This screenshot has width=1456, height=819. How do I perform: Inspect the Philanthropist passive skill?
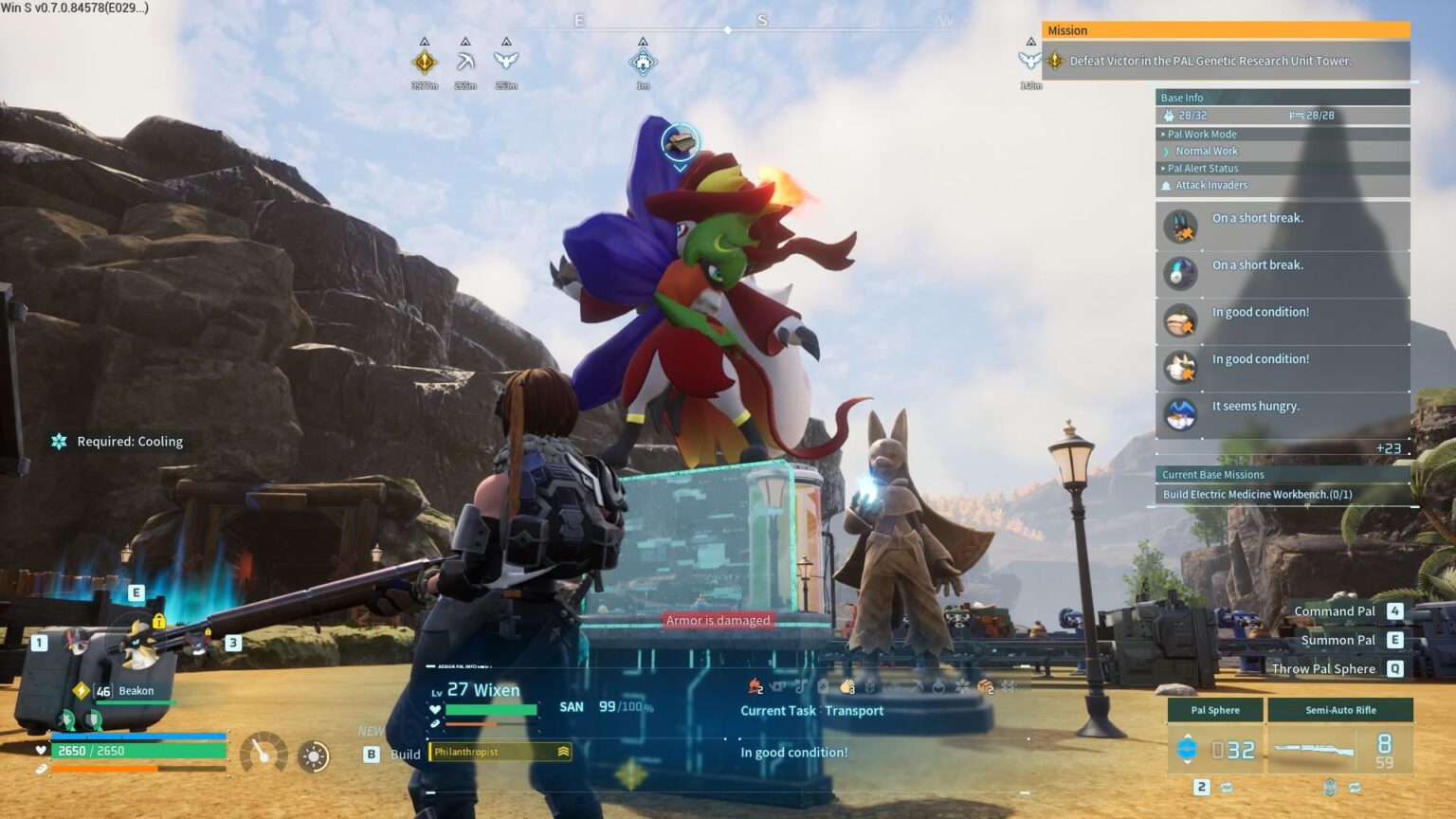pos(500,752)
